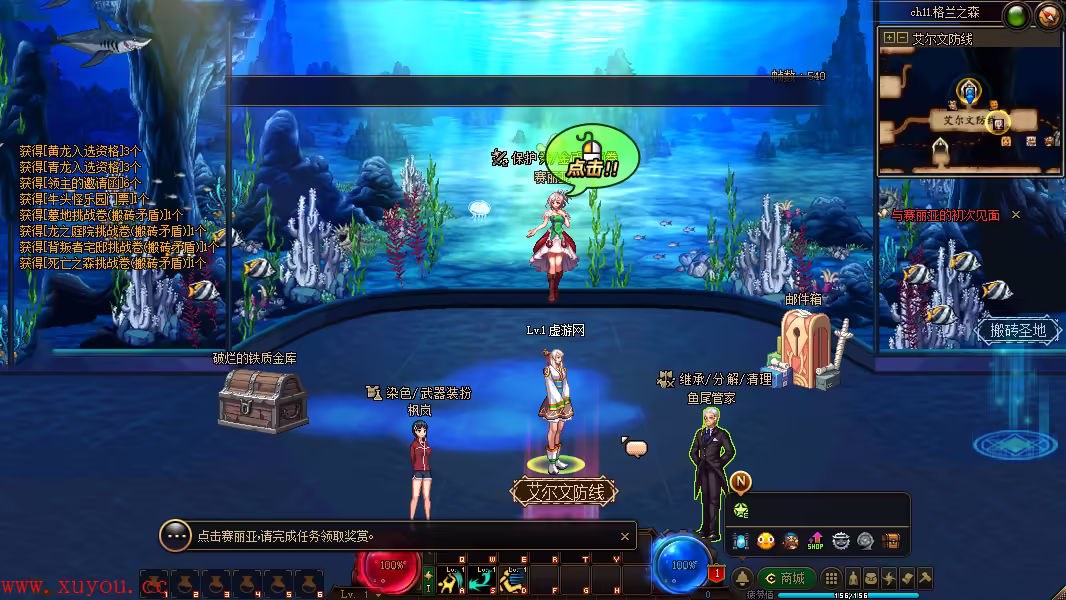
Task: Click the yellow chick icon
Action: pyautogui.click(x=766, y=541)
